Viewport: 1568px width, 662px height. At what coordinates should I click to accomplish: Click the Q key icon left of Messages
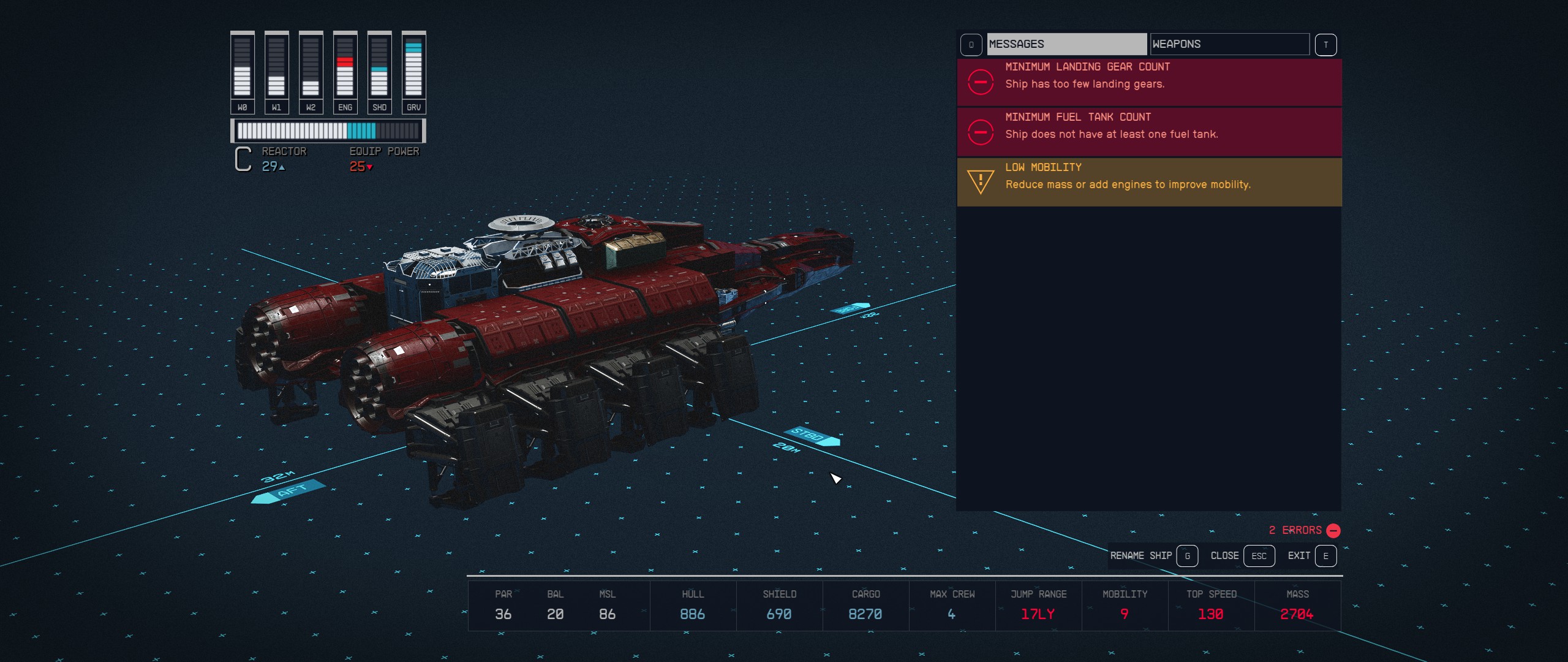(x=971, y=44)
